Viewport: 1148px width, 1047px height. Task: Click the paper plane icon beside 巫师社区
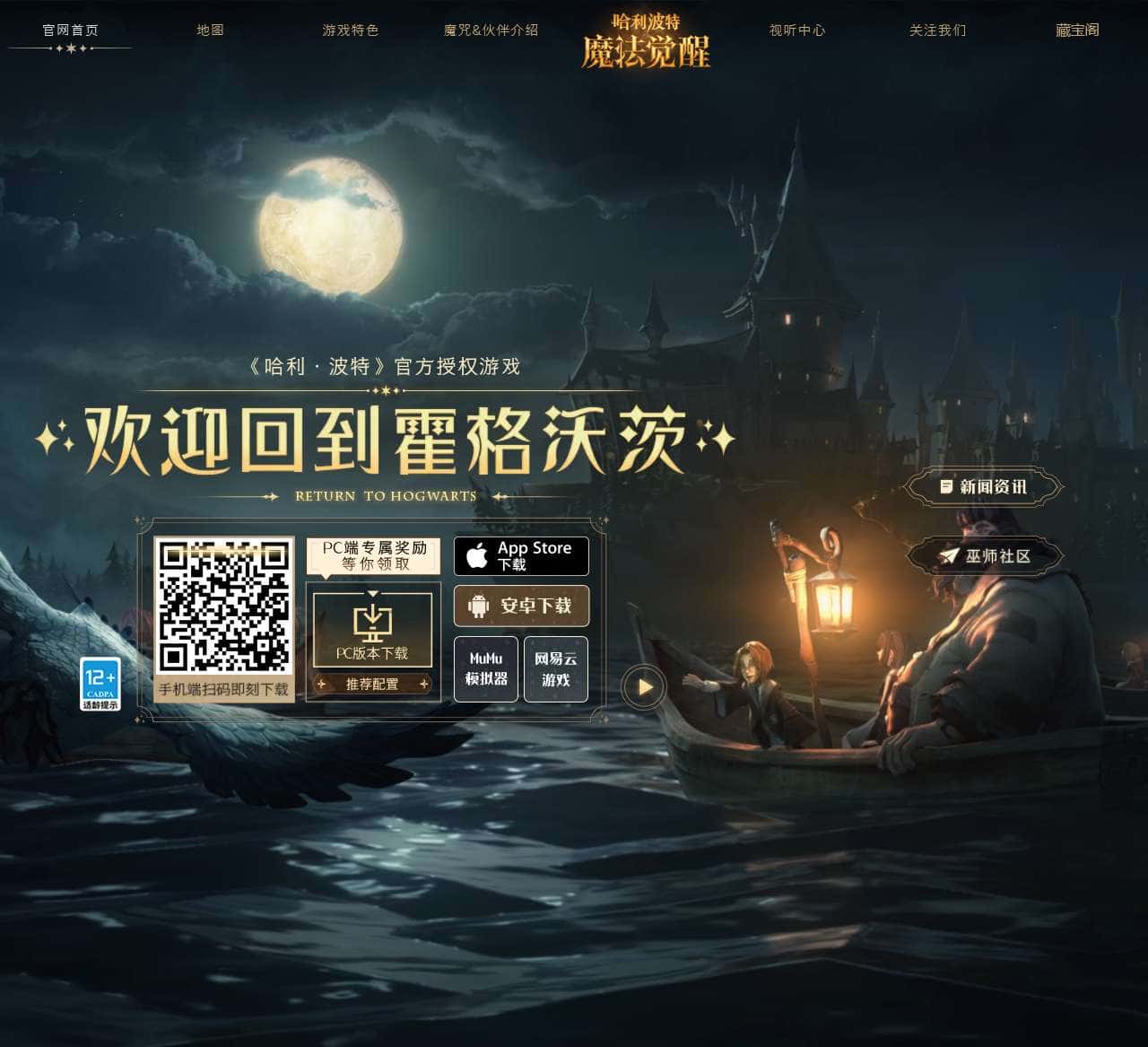pos(948,554)
